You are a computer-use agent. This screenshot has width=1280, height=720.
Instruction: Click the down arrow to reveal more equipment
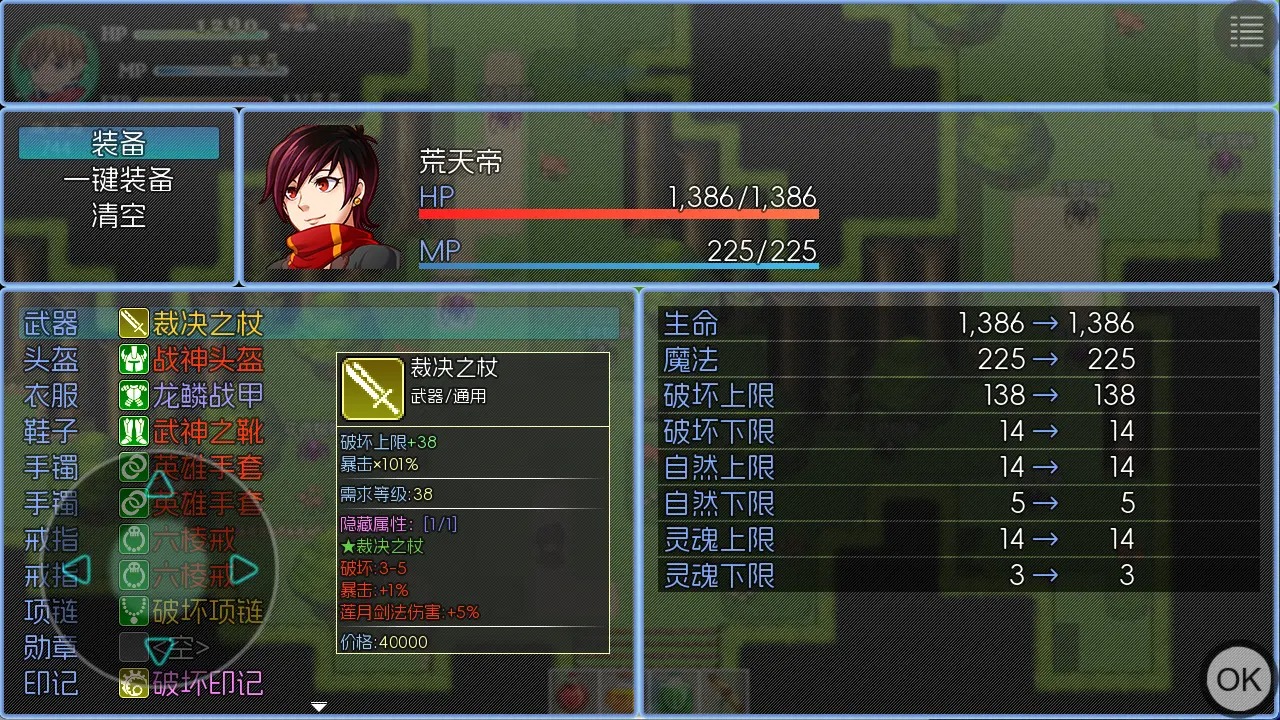coord(318,706)
